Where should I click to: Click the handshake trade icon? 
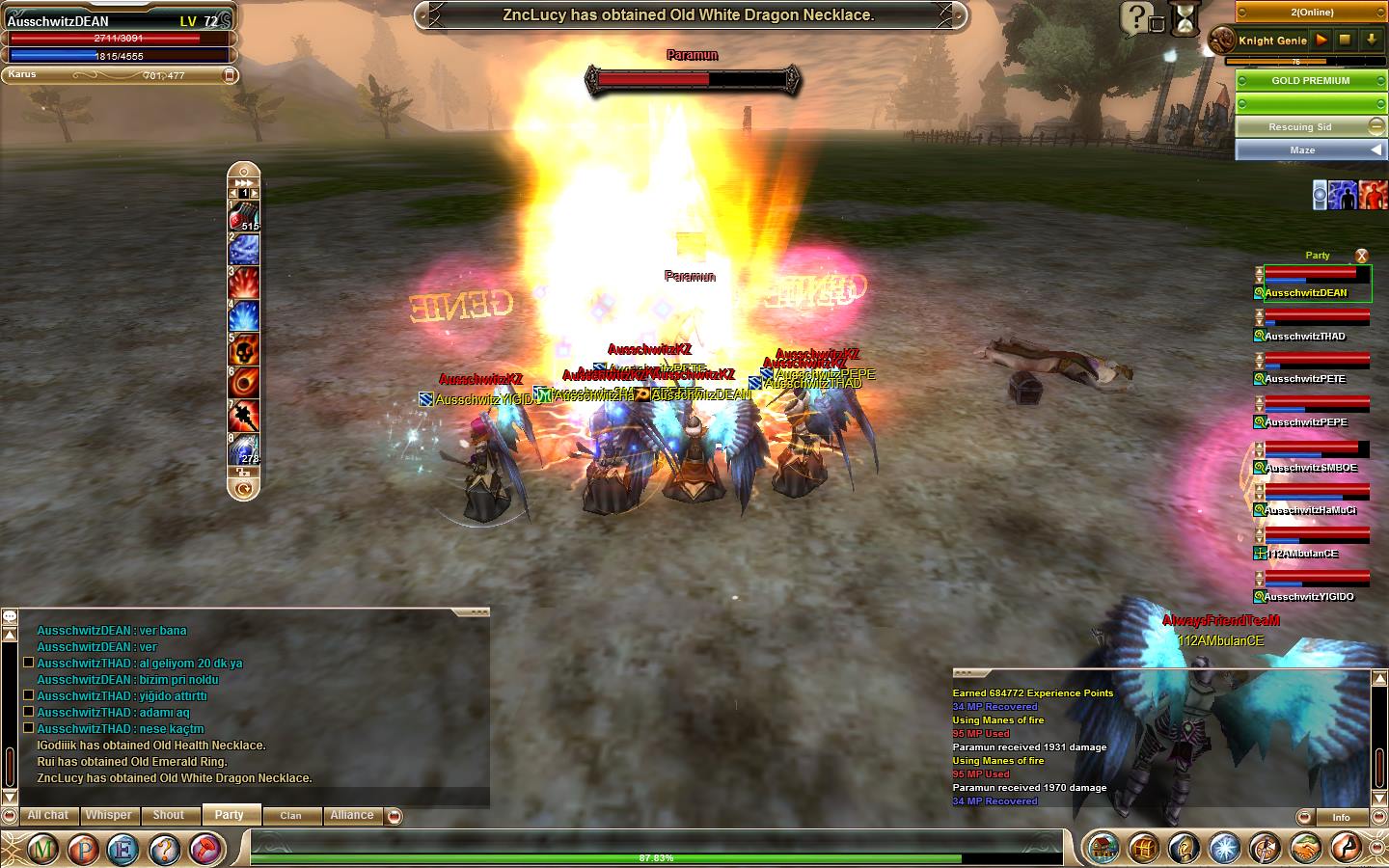point(1303,849)
